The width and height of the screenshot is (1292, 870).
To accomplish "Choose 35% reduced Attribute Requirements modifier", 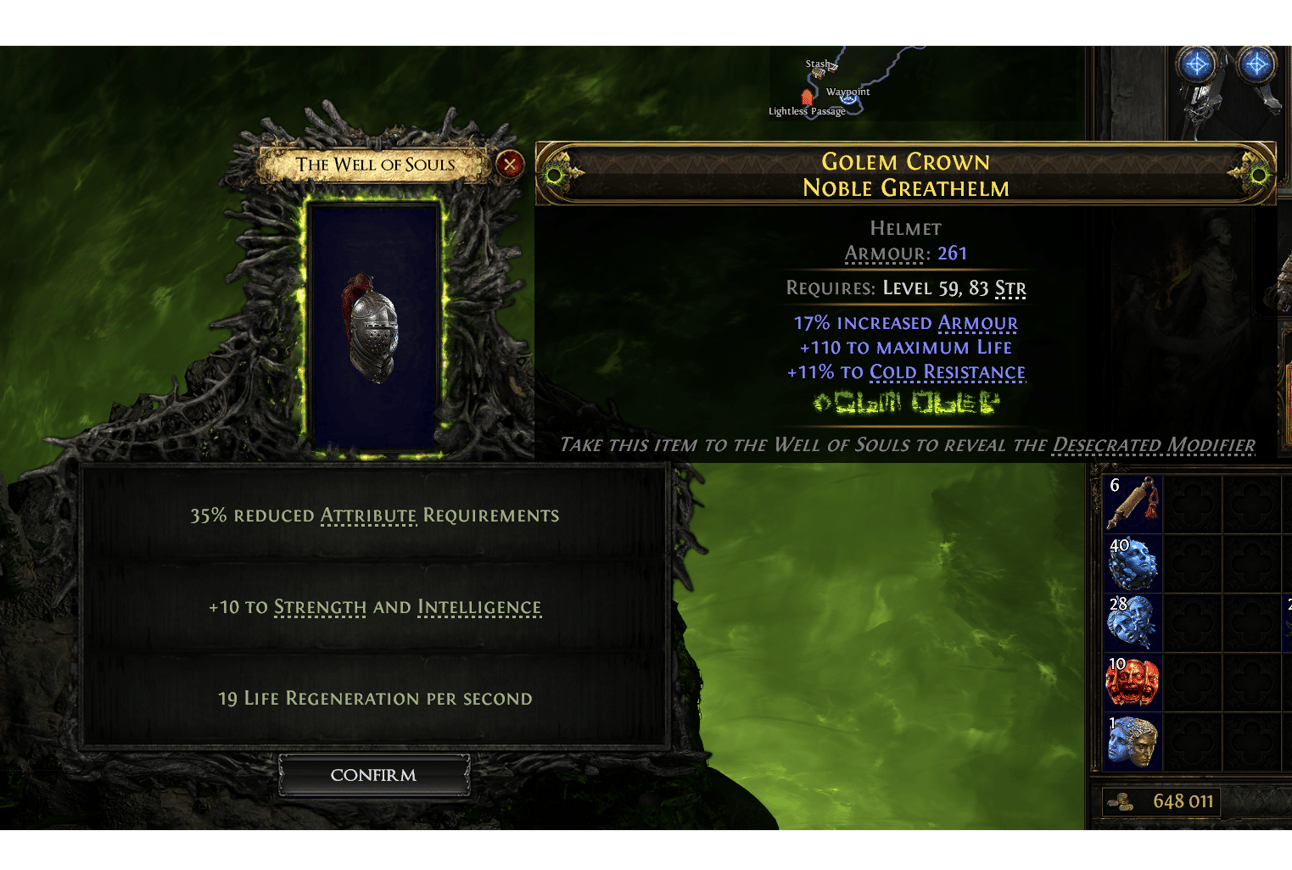I will tap(374, 516).
